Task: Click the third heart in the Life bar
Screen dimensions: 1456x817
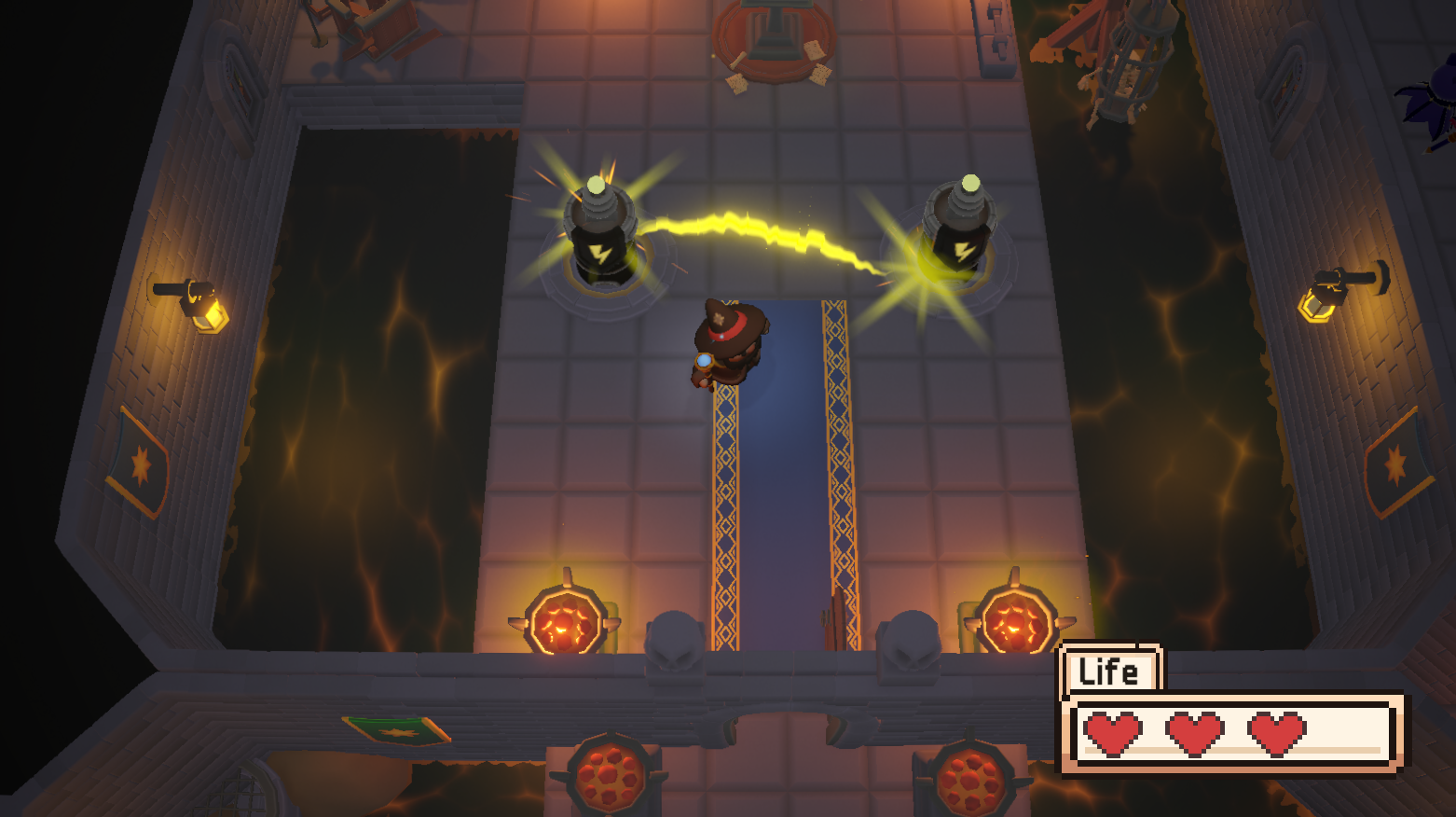Action: (1274, 735)
